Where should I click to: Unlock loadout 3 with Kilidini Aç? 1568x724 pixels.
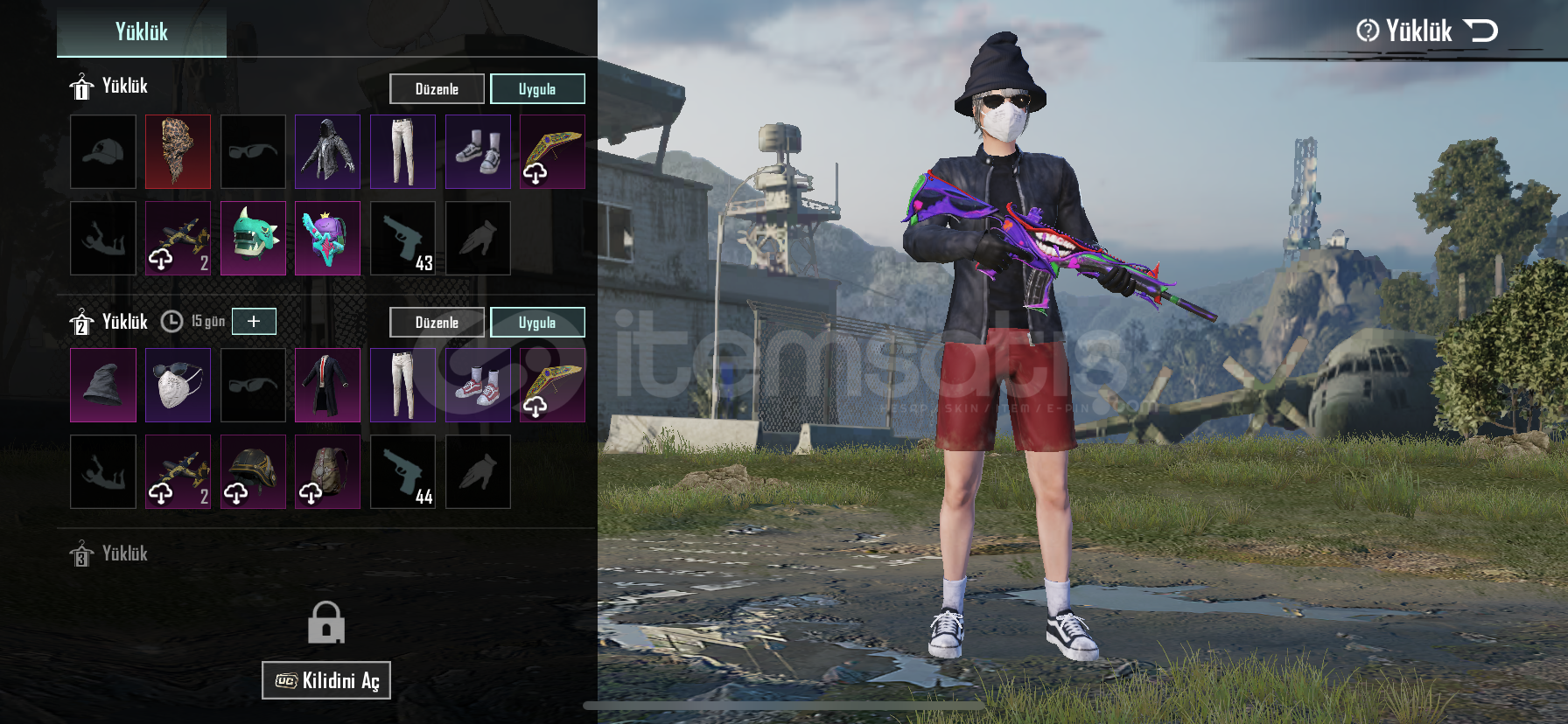tap(326, 680)
